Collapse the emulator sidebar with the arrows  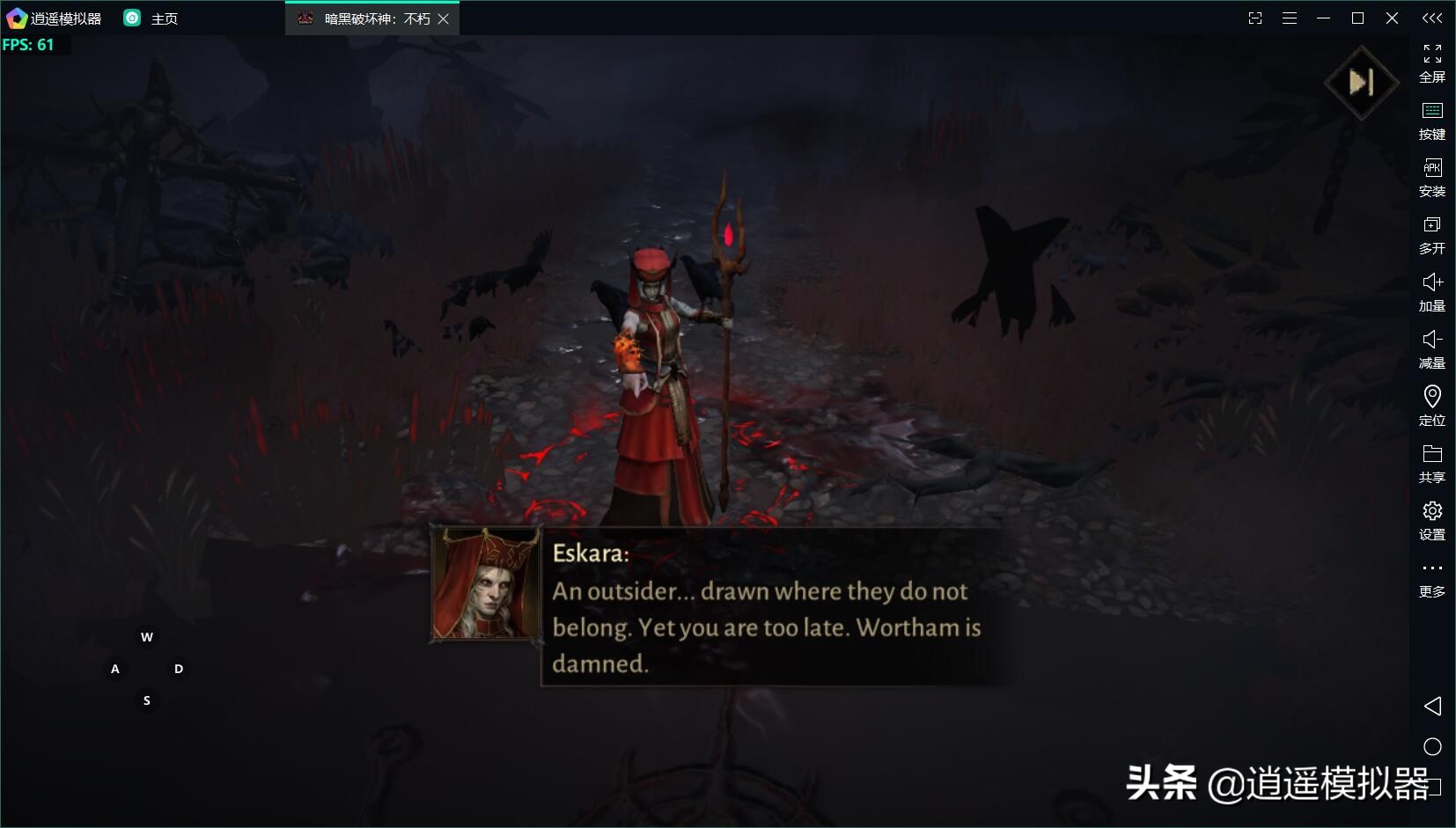(1432, 18)
